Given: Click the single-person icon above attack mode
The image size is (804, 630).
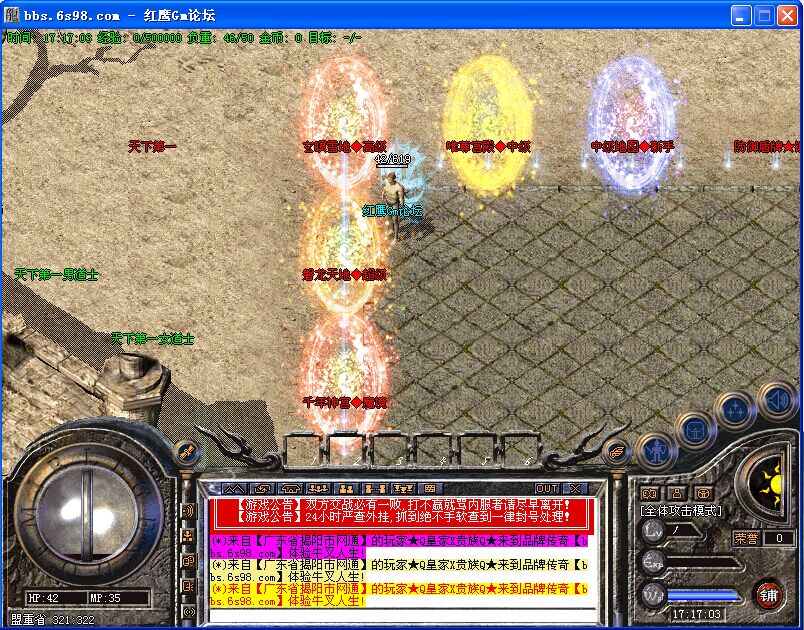Looking at the screenshot, I should click(676, 493).
